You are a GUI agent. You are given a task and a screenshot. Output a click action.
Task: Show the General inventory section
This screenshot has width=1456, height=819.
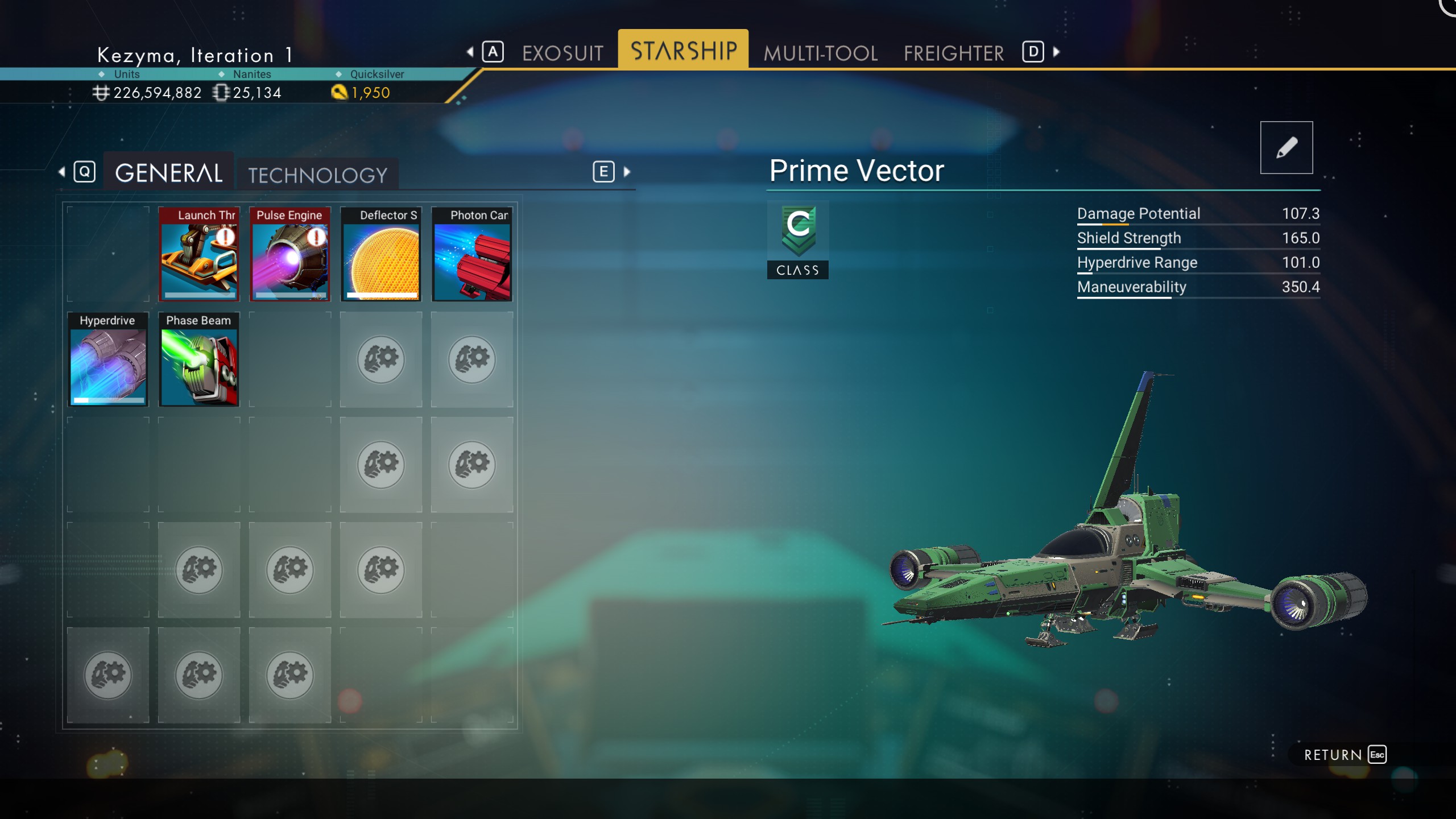(168, 173)
